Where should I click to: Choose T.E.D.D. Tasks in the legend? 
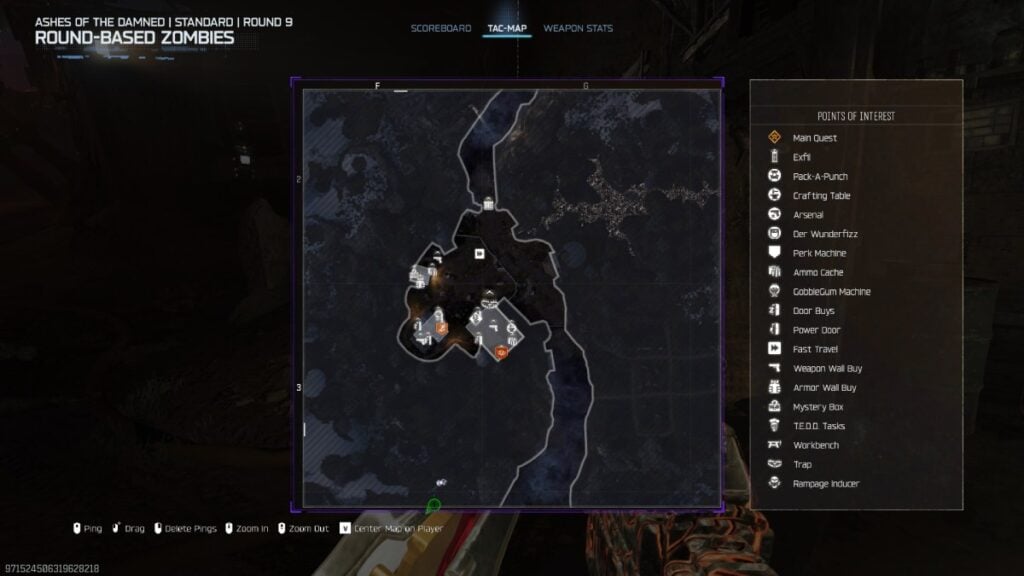818,426
